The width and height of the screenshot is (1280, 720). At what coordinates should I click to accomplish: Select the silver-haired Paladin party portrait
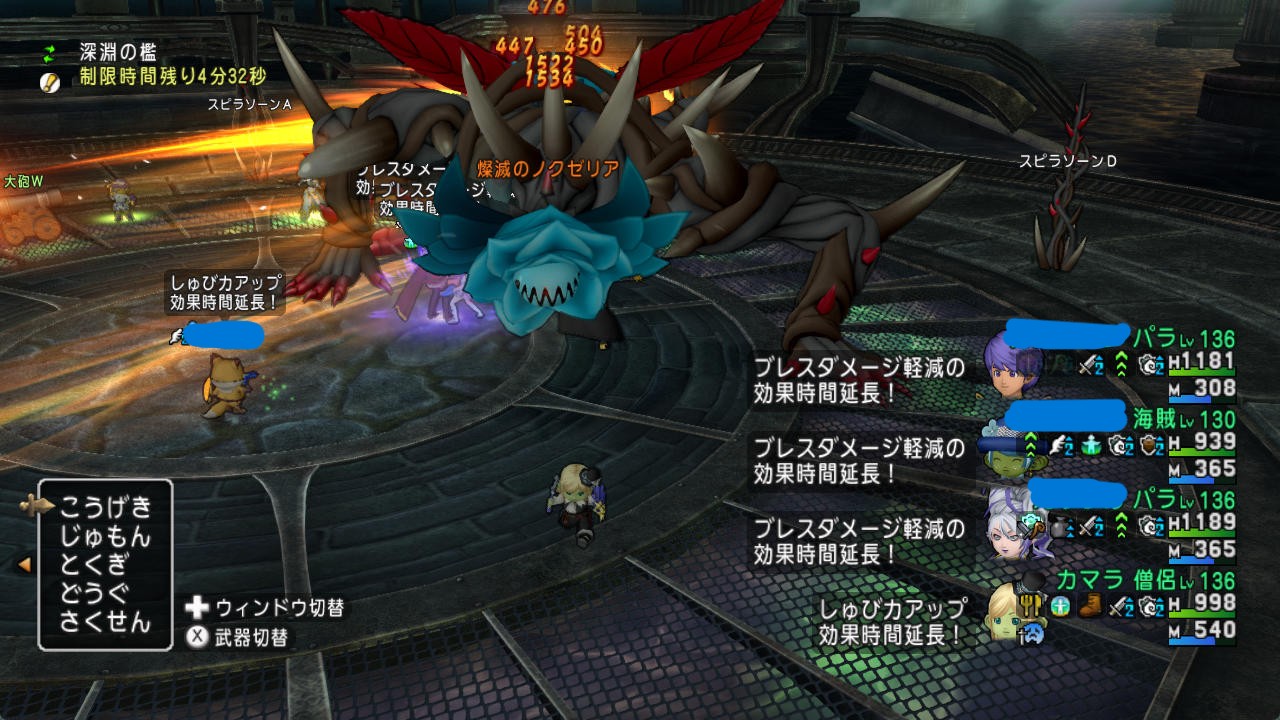(1014, 528)
